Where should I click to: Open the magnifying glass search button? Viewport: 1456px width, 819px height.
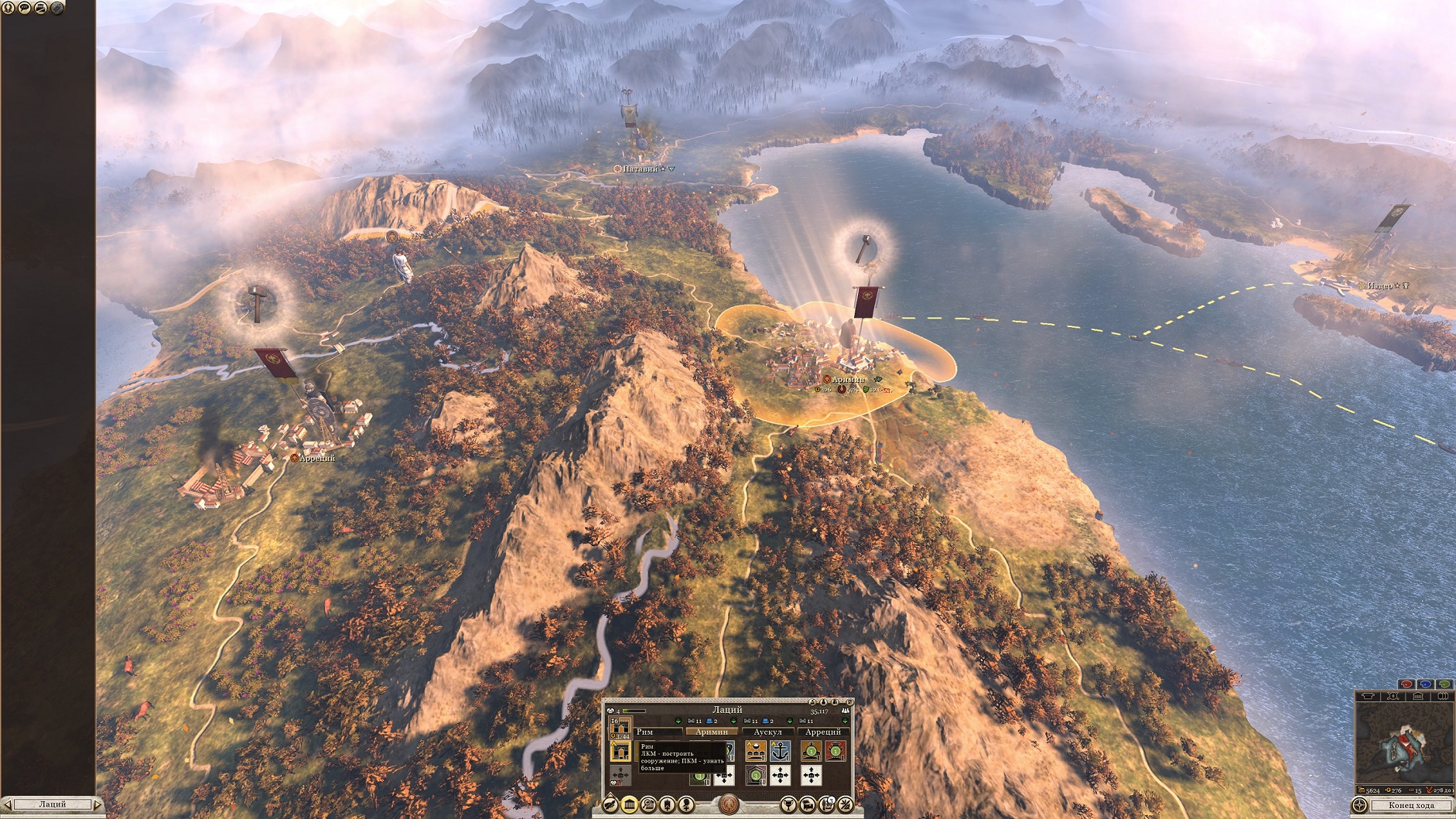coord(648,805)
